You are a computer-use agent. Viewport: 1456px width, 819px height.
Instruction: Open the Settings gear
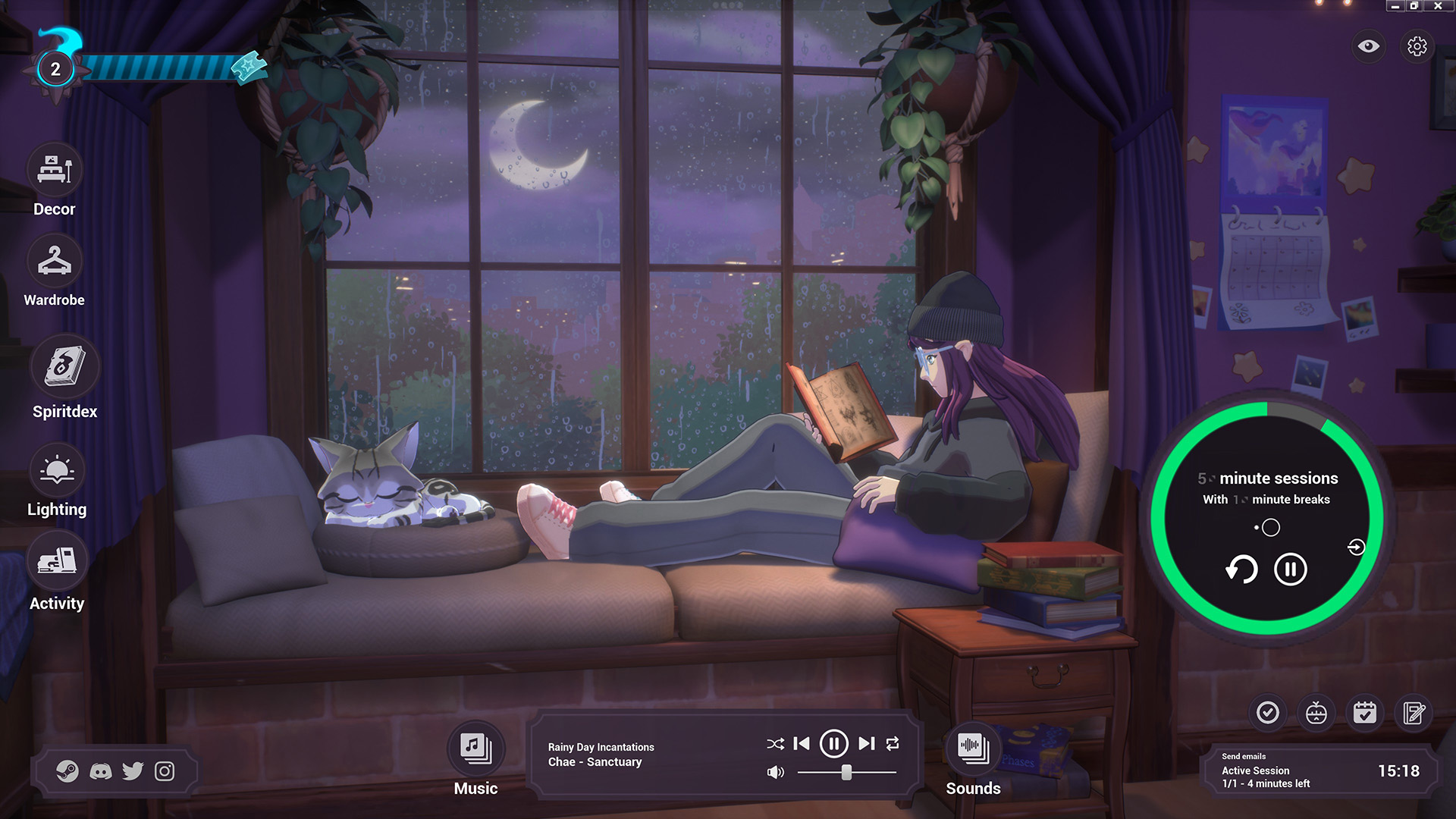(x=1417, y=46)
